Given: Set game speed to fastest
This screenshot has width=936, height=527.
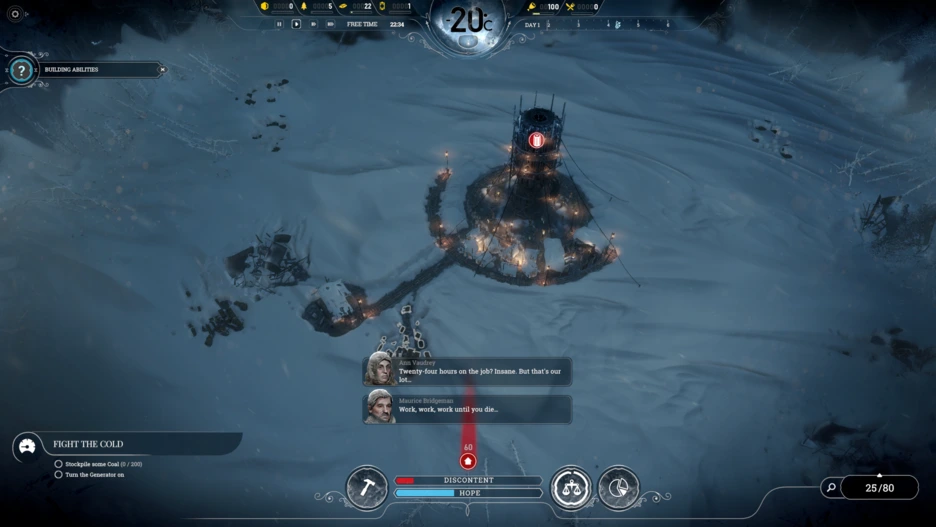Looking at the screenshot, I should point(330,24).
